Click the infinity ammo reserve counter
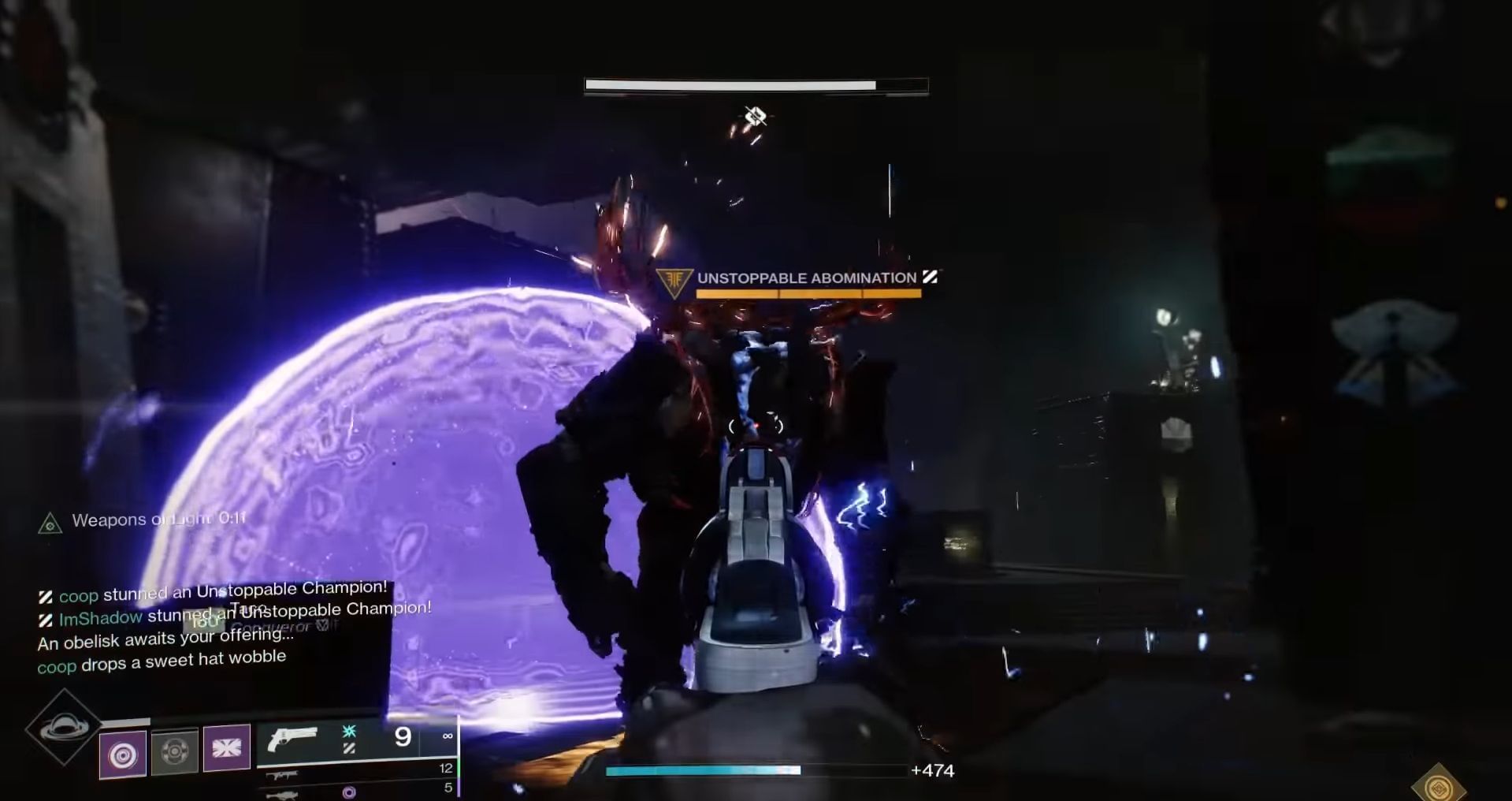The height and width of the screenshot is (801, 1512). [x=447, y=735]
